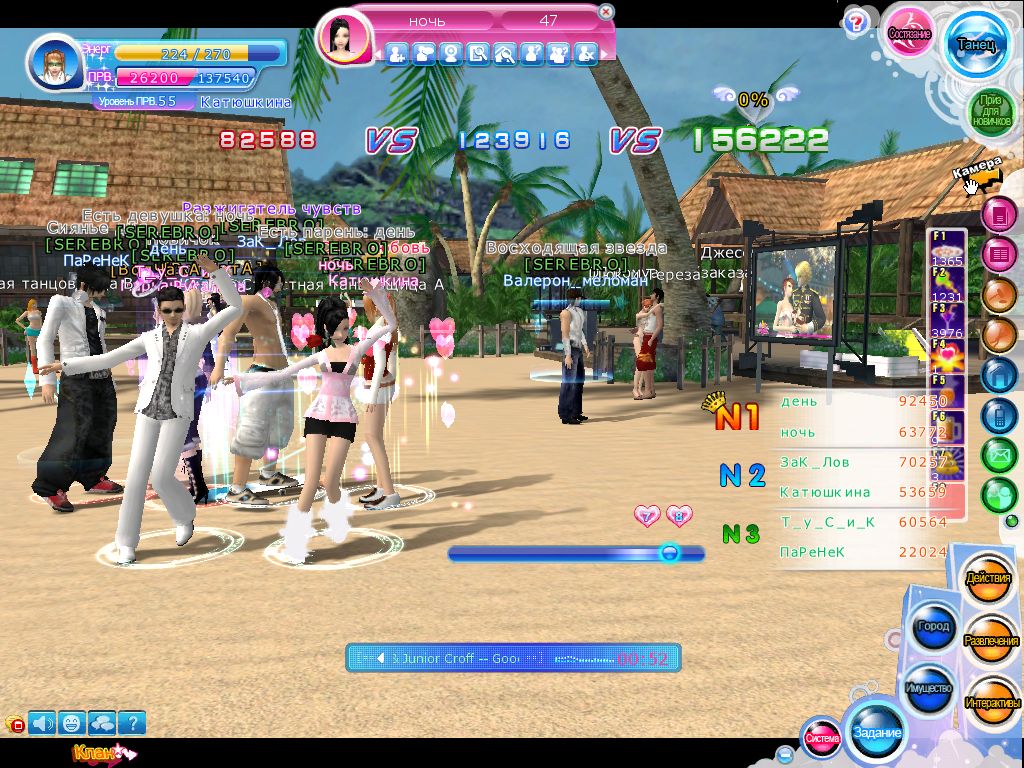The height and width of the screenshot is (768, 1024).
Task: Open the blue house icon on sidebar
Action: click(998, 375)
